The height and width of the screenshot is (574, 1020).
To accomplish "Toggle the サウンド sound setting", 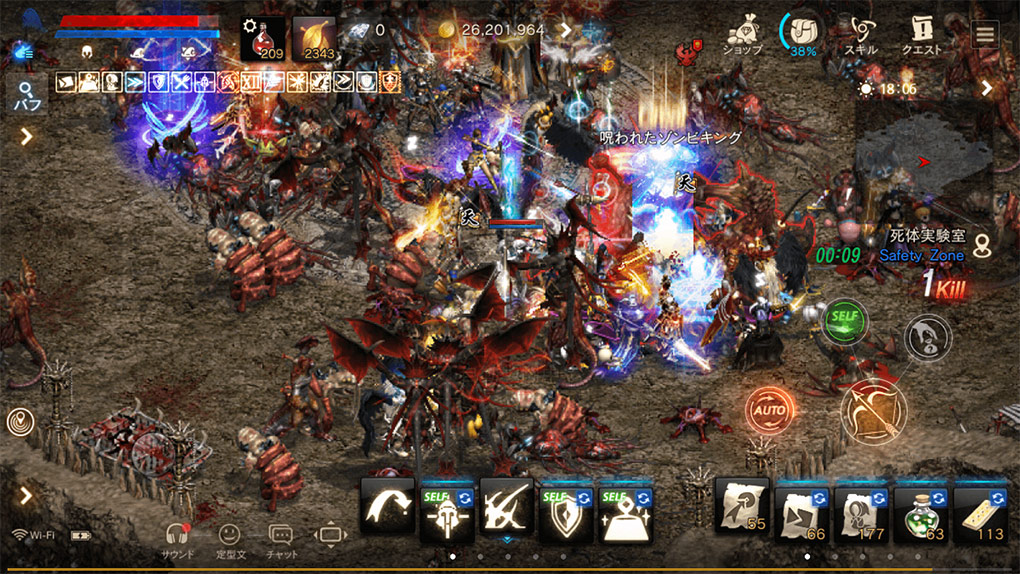I will (178, 540).
